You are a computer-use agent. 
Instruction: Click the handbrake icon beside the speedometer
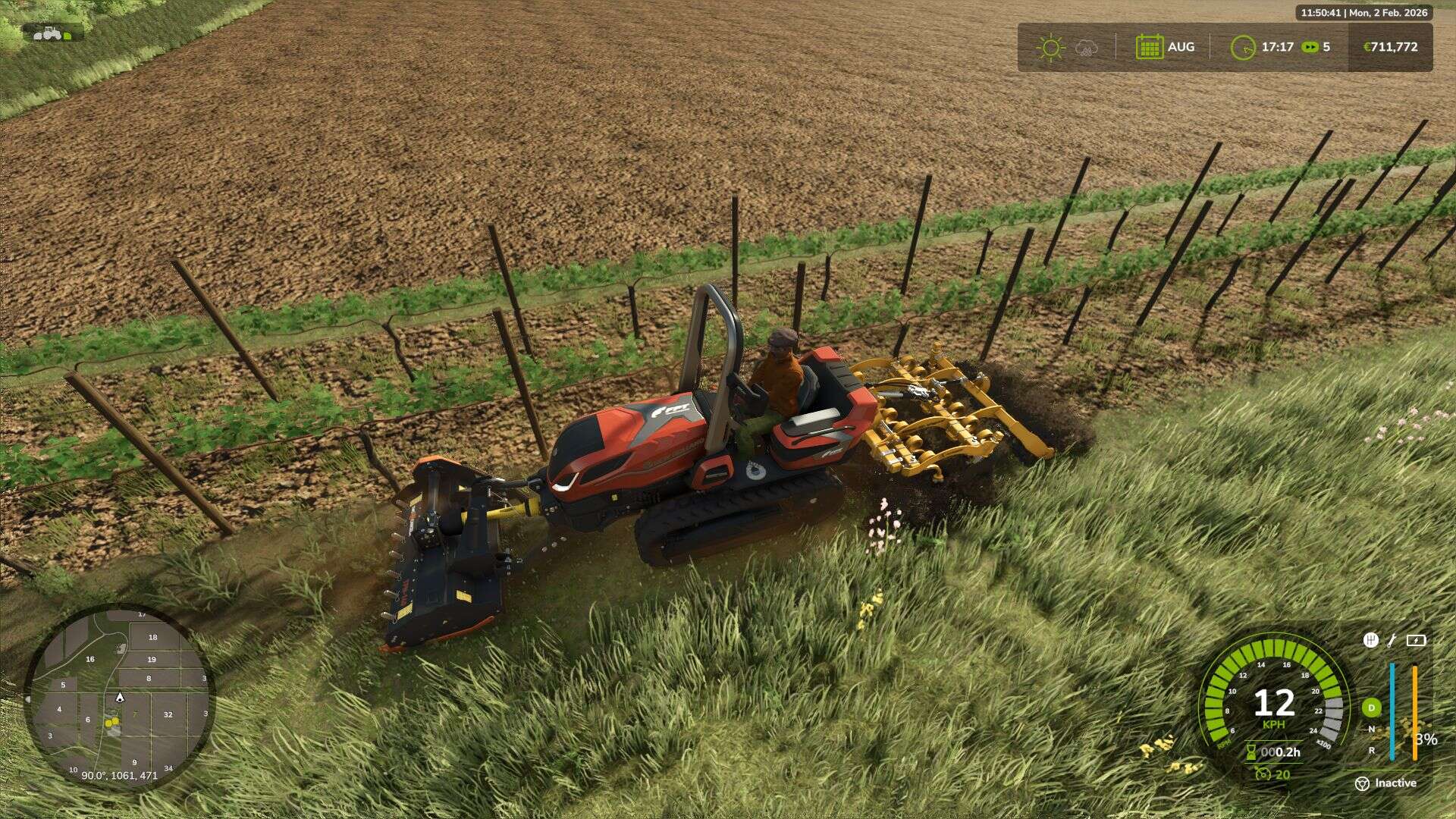(x=1371, y=639)
